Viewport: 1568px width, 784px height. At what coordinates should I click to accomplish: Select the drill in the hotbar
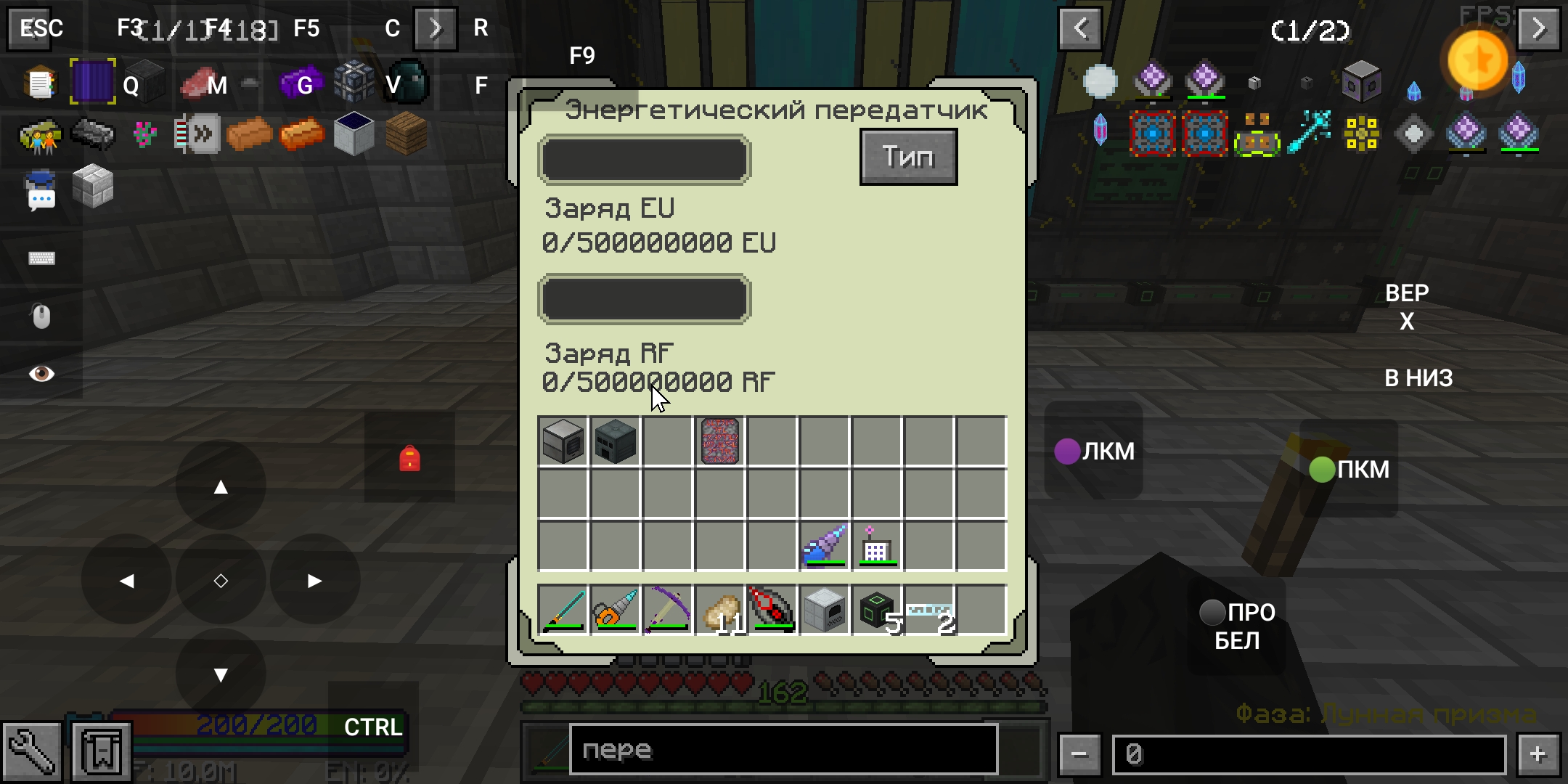[x=616, y=610]
